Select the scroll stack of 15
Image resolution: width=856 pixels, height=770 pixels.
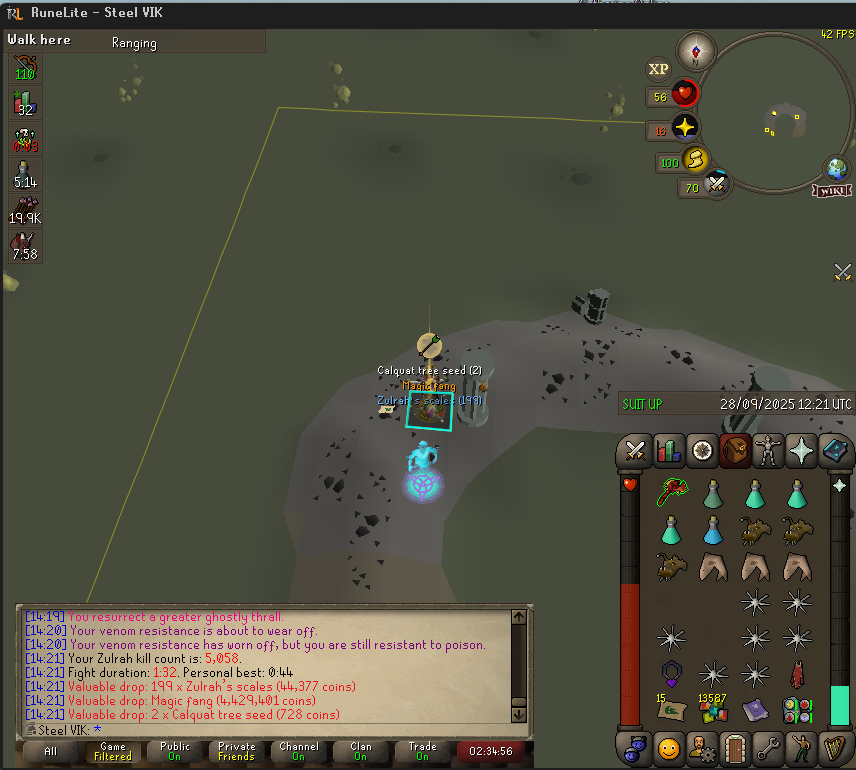670,710
